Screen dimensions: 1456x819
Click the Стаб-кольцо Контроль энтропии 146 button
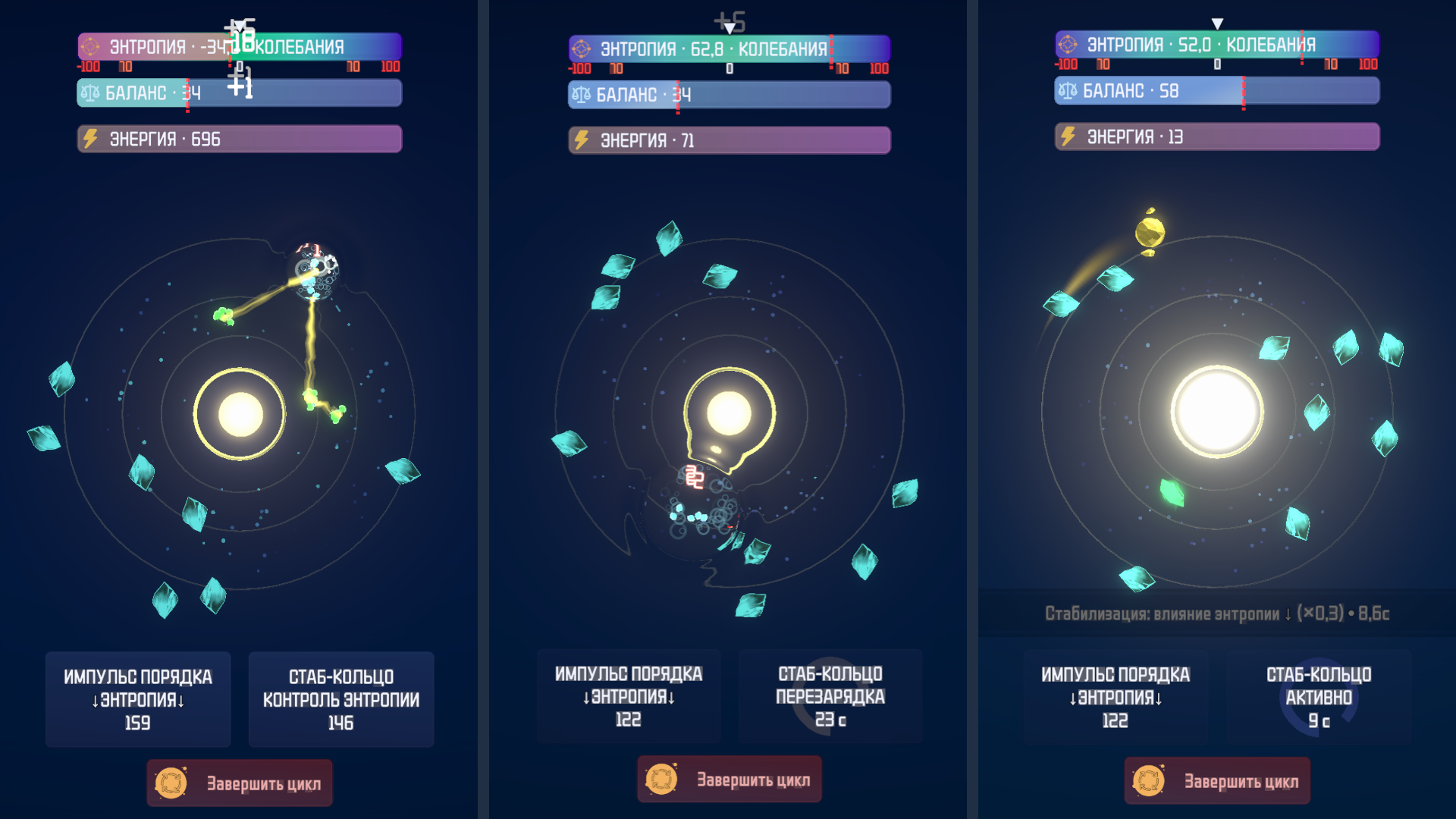(340, 698)
